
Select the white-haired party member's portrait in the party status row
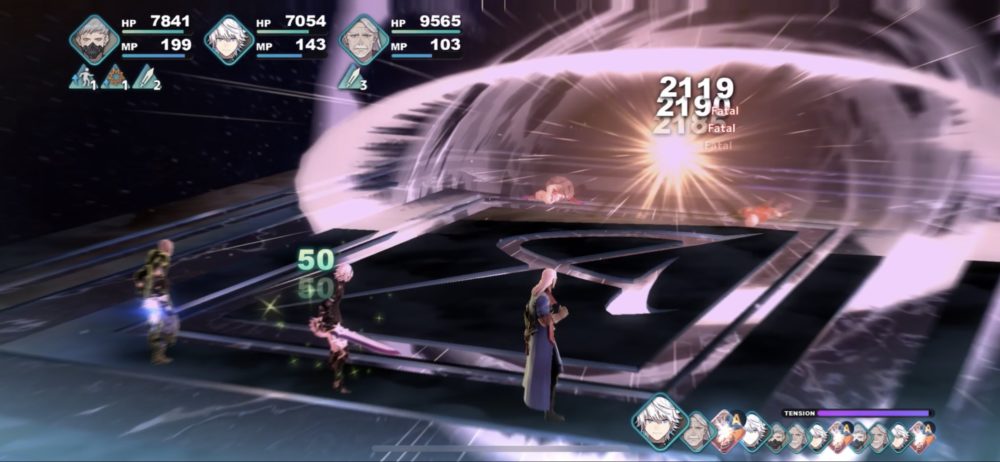229,39
